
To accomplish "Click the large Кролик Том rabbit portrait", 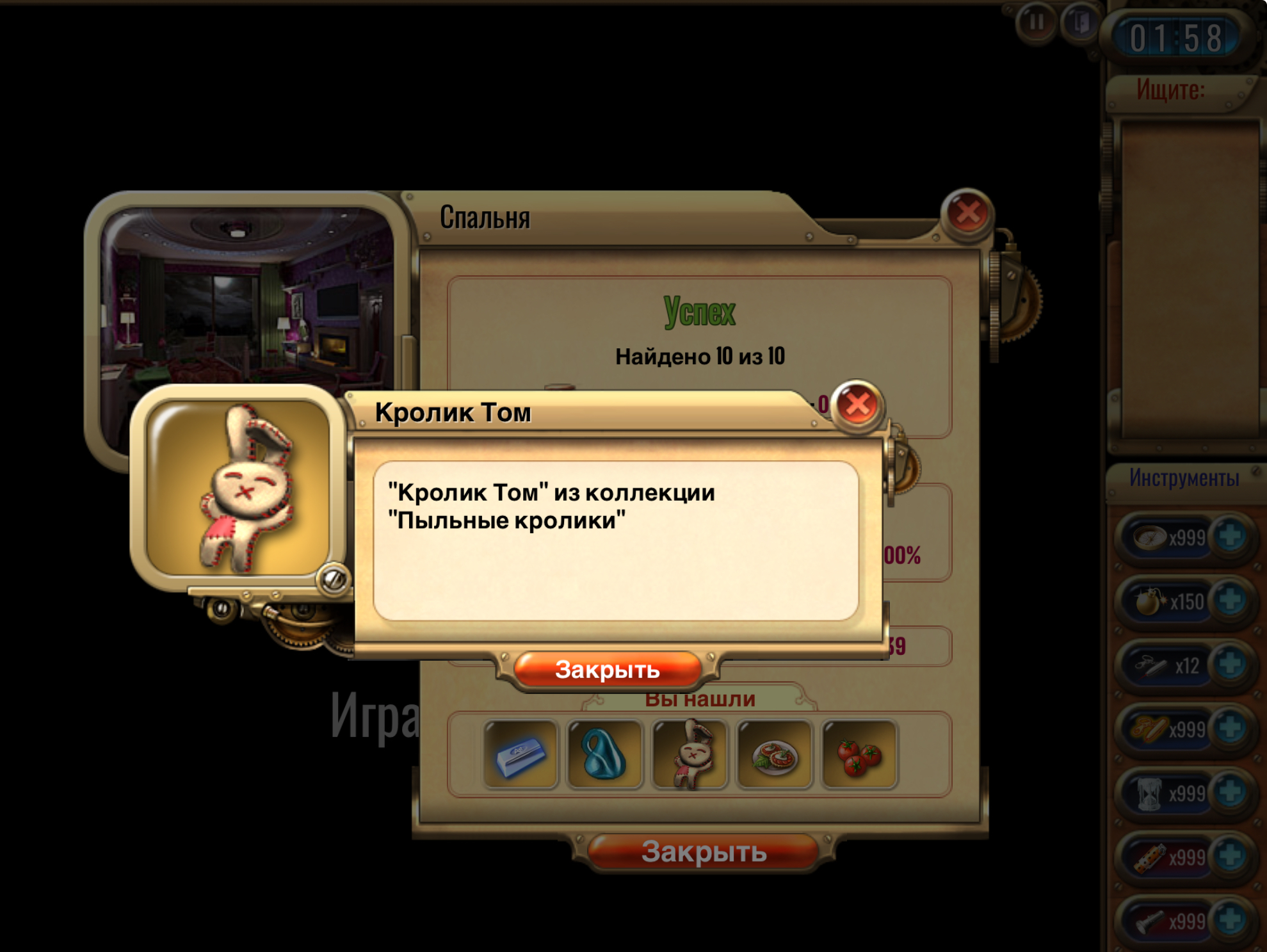I will pos(238,488).
